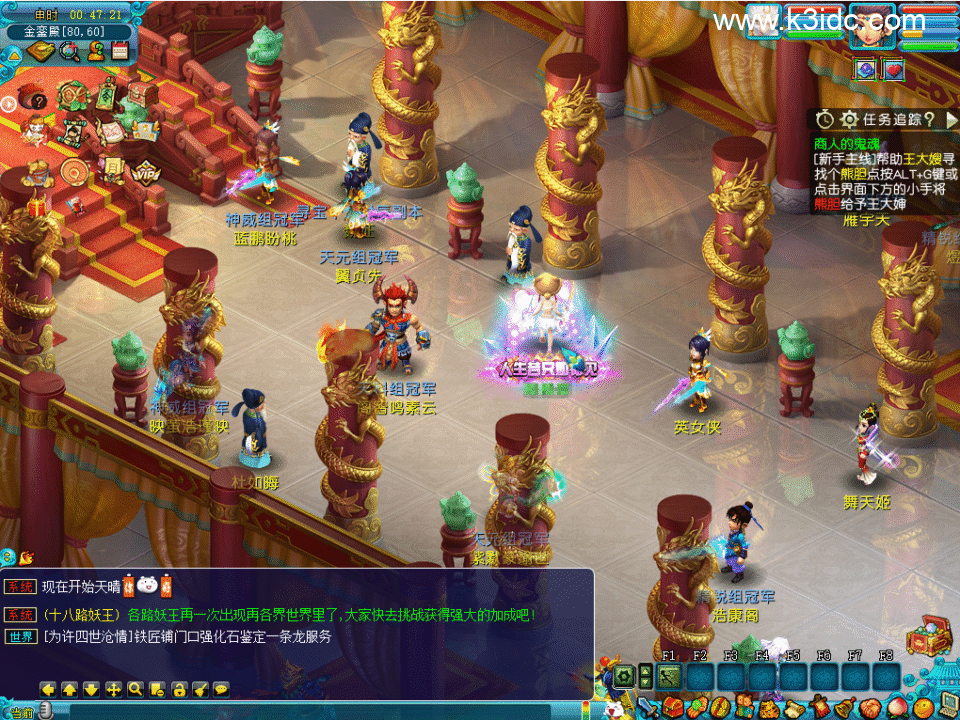Click the gold ingot icon under the location bar
Screen dimensions: 960x720
tap(42, 50)
